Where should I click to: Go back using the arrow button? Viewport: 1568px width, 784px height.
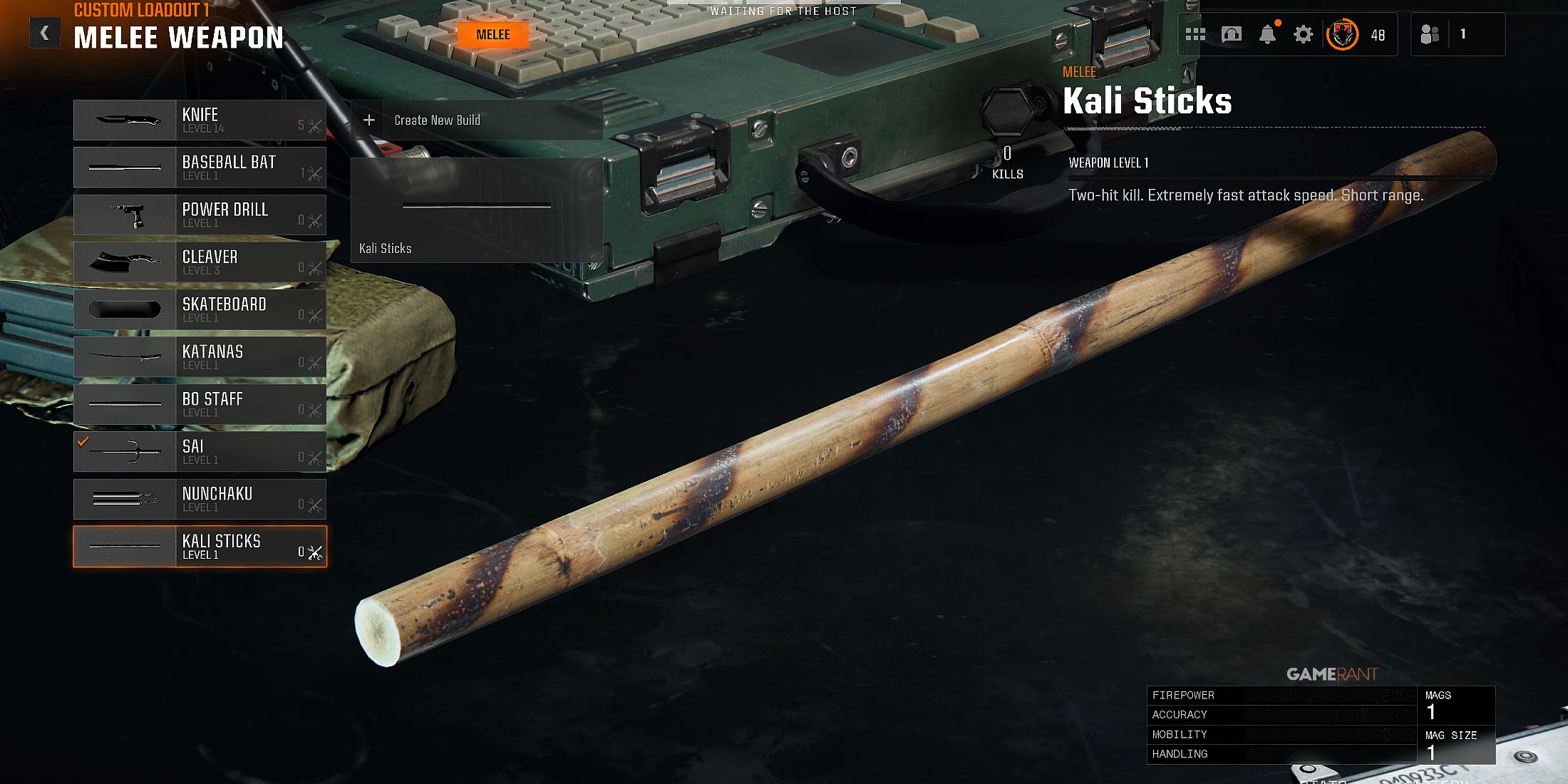point(44,33)
